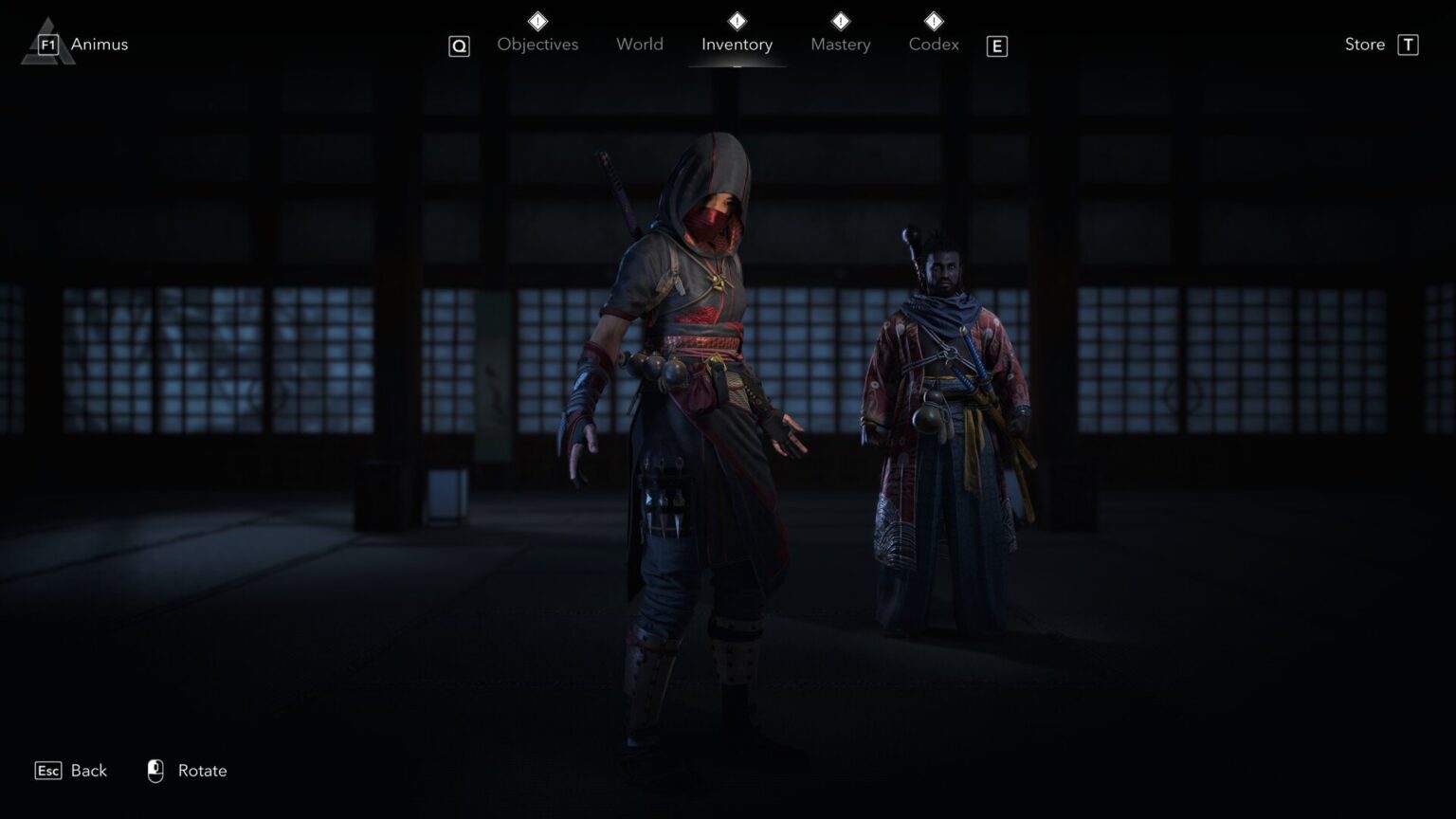Click Back to exit the menu
This screenshot has width=1456, height=819.
coord(88,771)
